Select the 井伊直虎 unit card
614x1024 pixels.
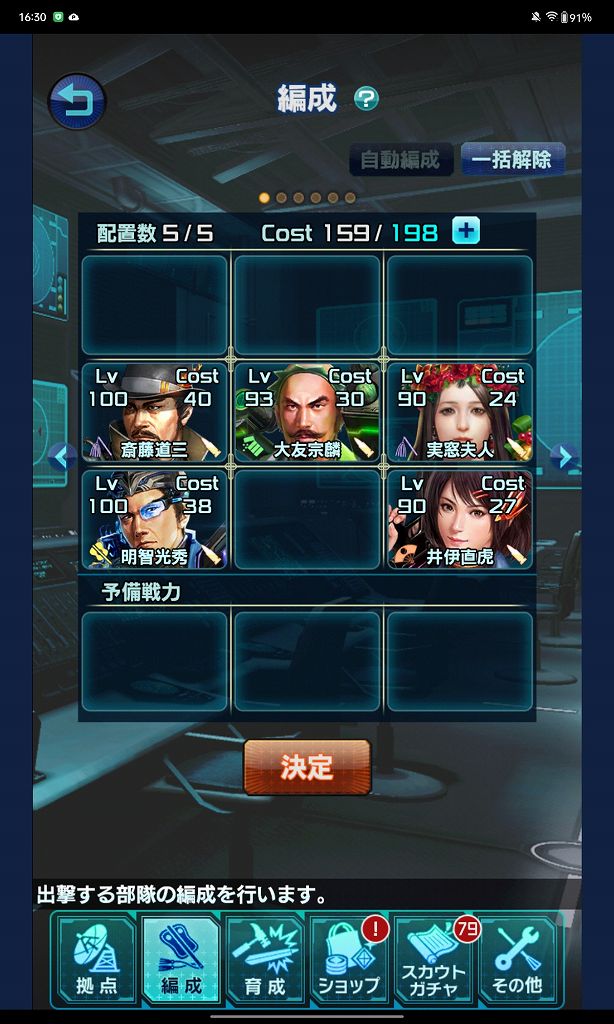pos(460,519)
